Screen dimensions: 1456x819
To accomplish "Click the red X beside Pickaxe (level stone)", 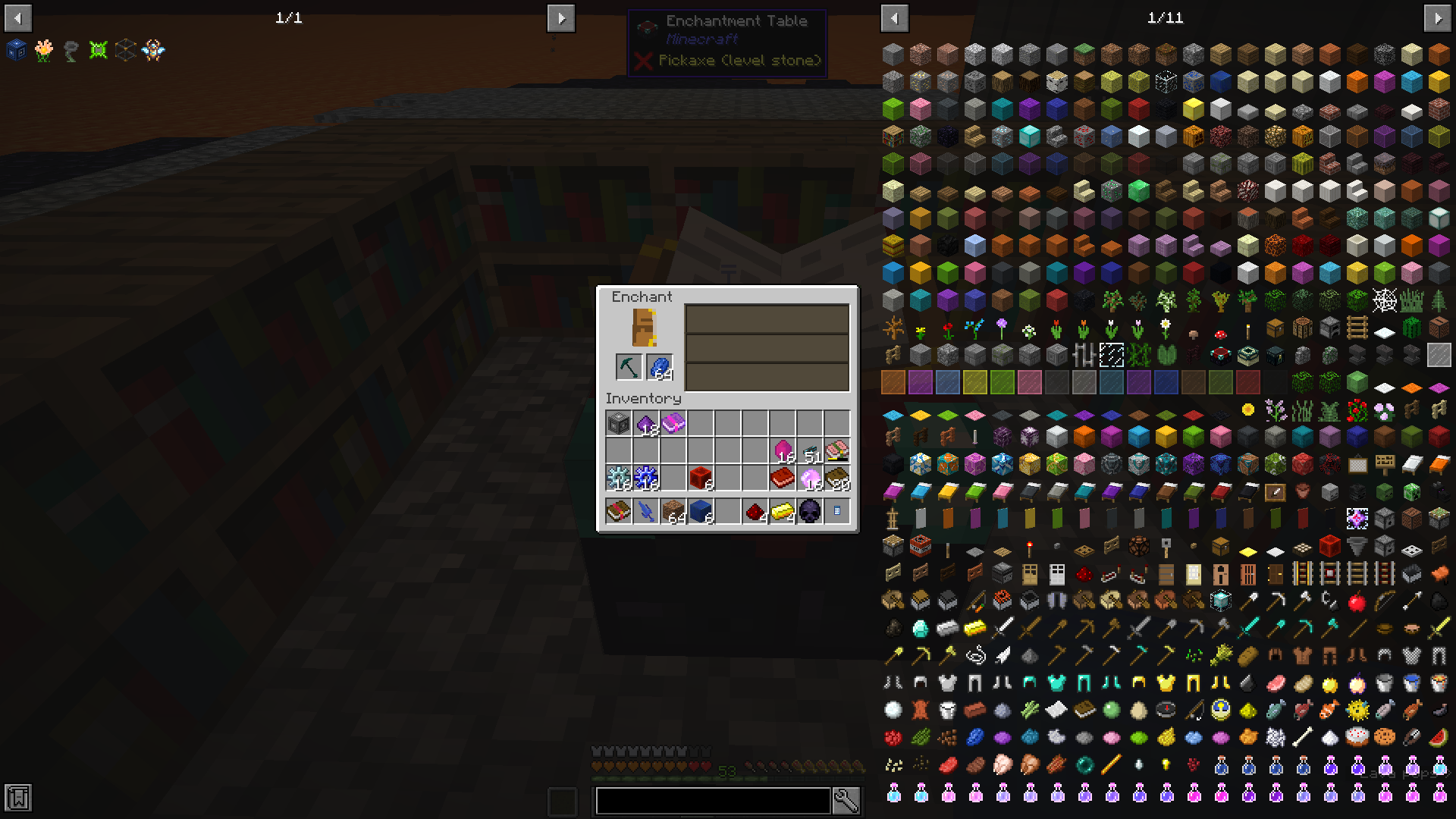I will pyautogui.click(x=644, y=61).
